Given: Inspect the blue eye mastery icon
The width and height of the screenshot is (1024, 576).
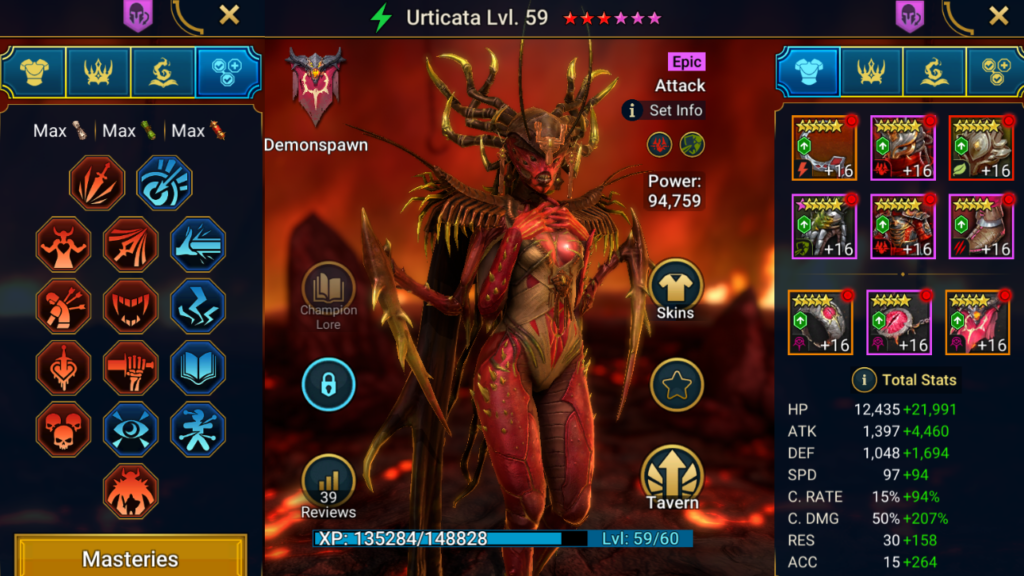Looking at the screenshot, I should pos(130,430).
